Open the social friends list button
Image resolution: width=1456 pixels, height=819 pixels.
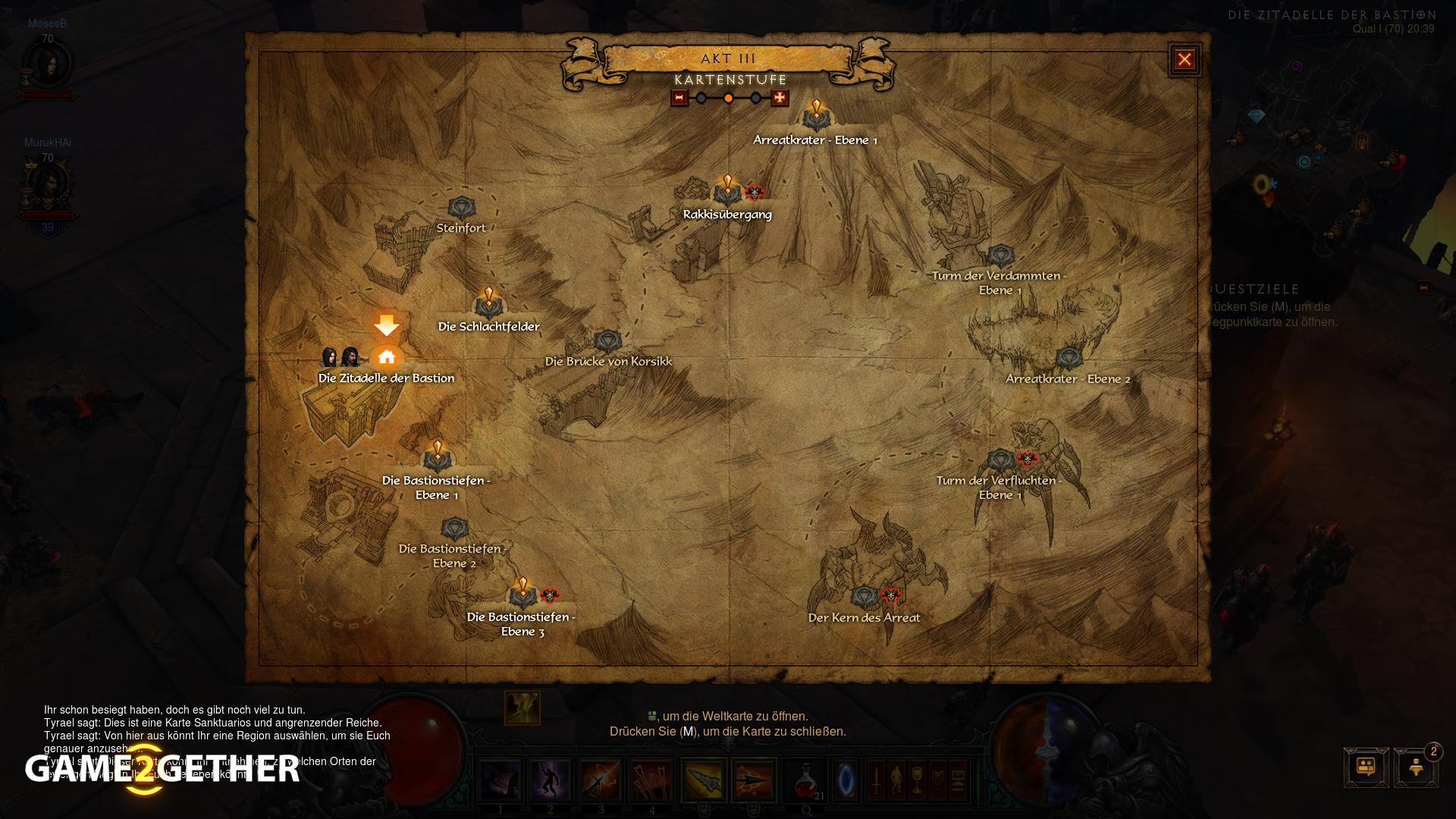pos(1366,767)
